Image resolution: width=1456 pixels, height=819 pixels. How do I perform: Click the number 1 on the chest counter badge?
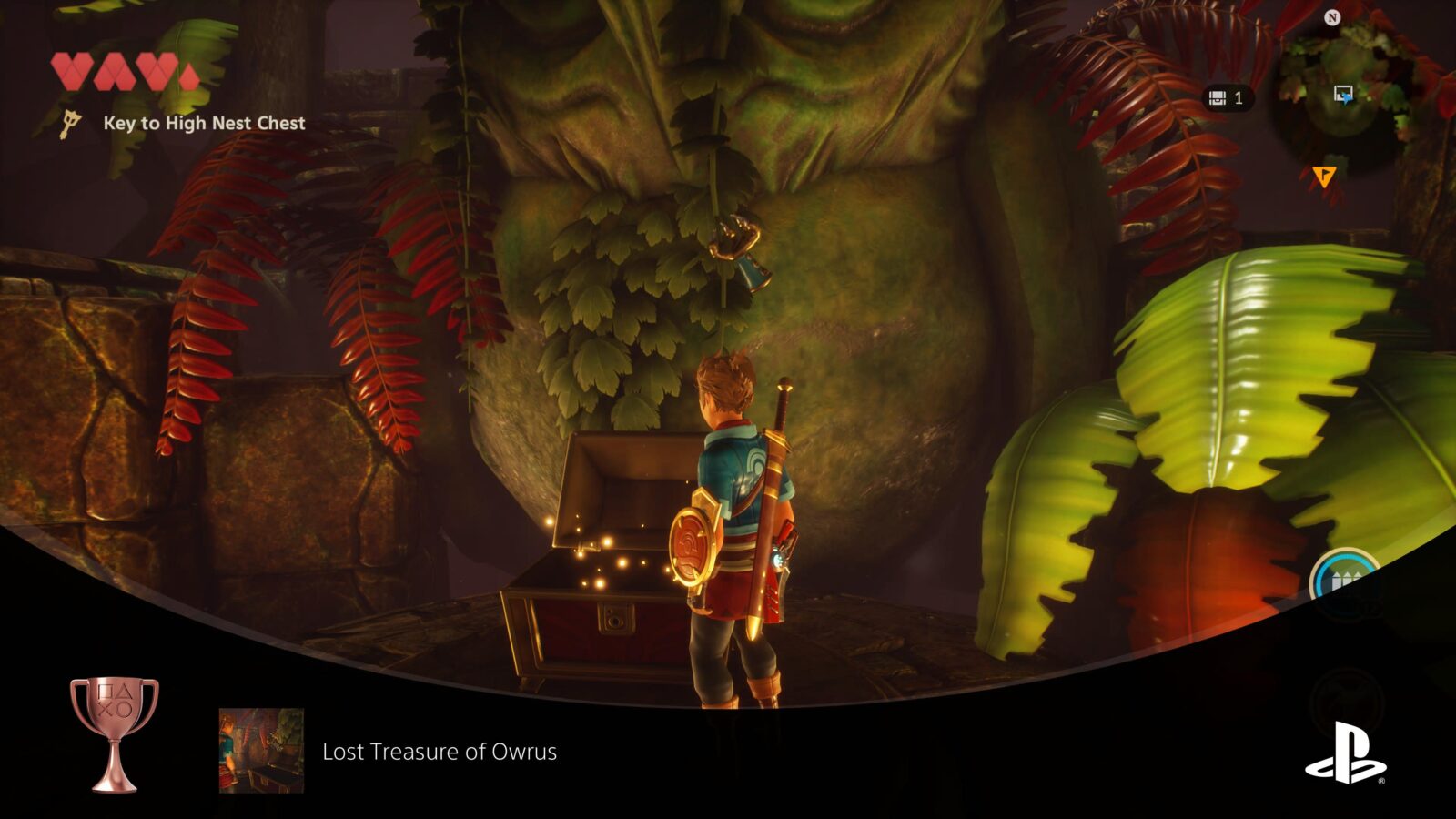1239,97
